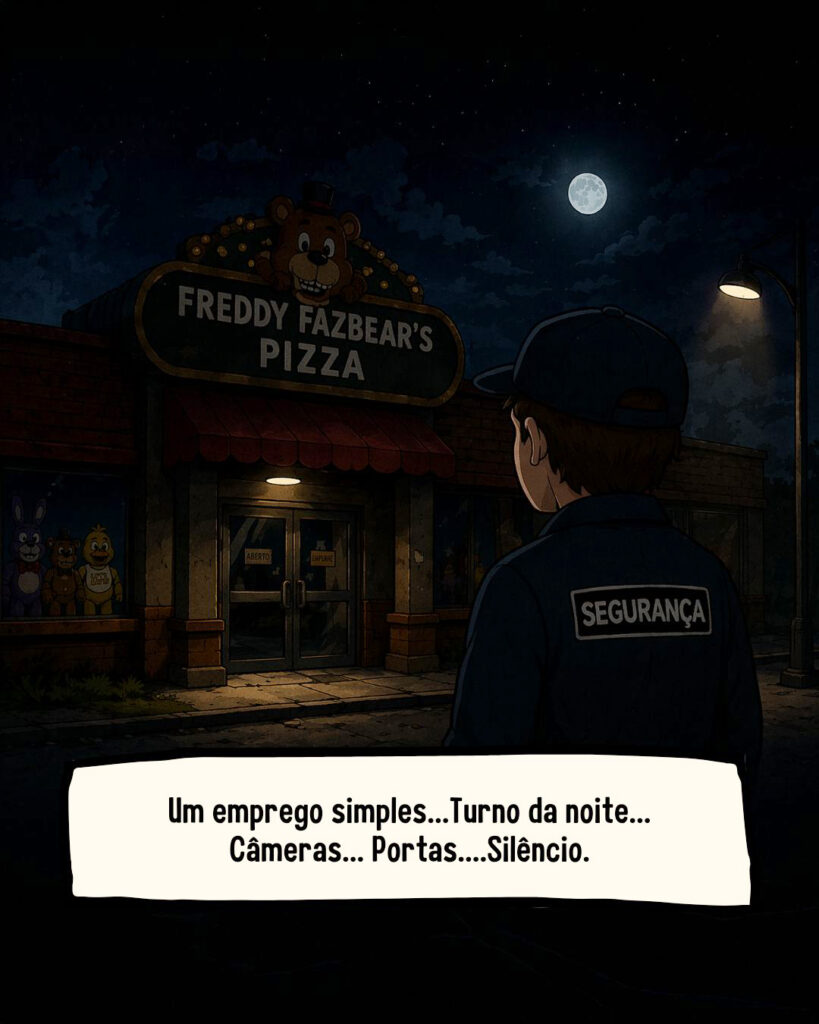Advance the "Um emprego simples" dialogue box
819x1024 pixels.
click(409, 831)
